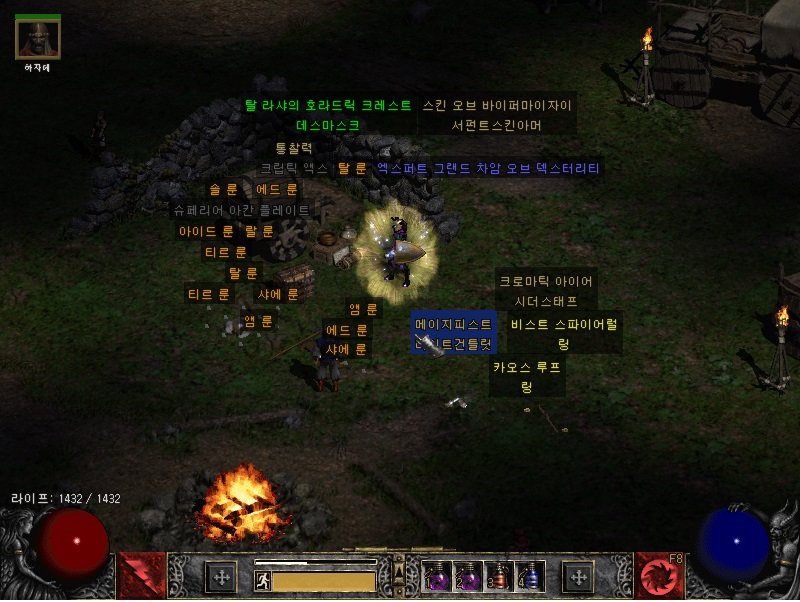Grab the 카오스 루프 ring label
Screen dimensions: 800x602
(x=527, y=367)
